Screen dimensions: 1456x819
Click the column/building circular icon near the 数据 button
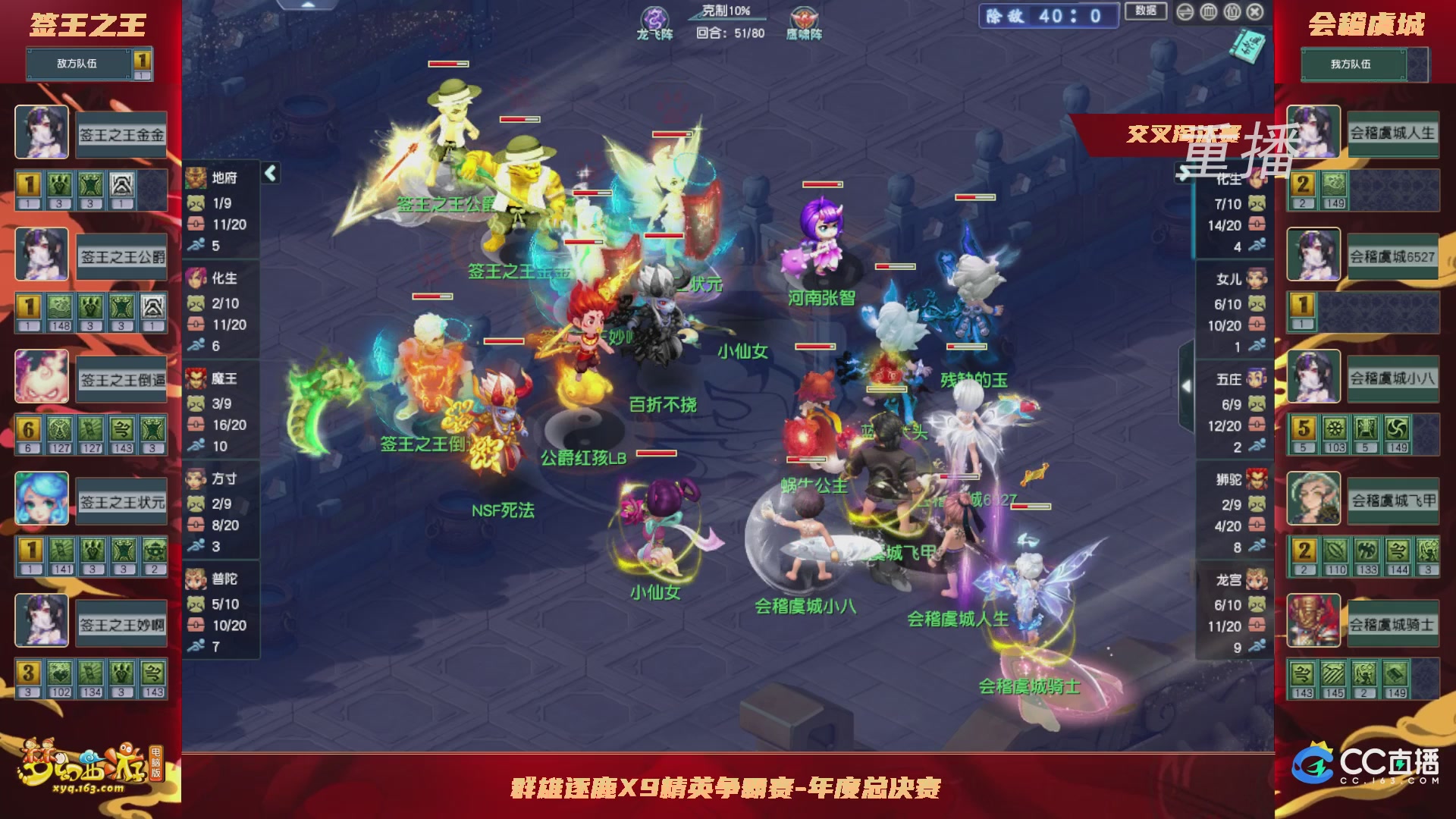click(x=1209, y=12)
